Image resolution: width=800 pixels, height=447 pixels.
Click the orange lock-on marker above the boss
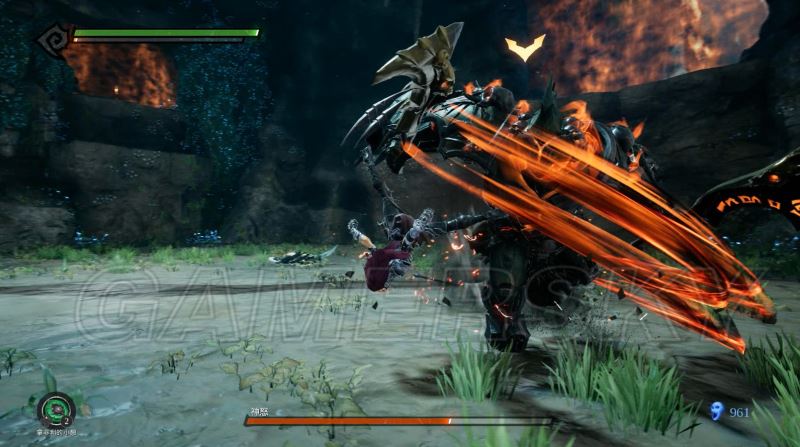pyautogui.click(x=525, y=47)
